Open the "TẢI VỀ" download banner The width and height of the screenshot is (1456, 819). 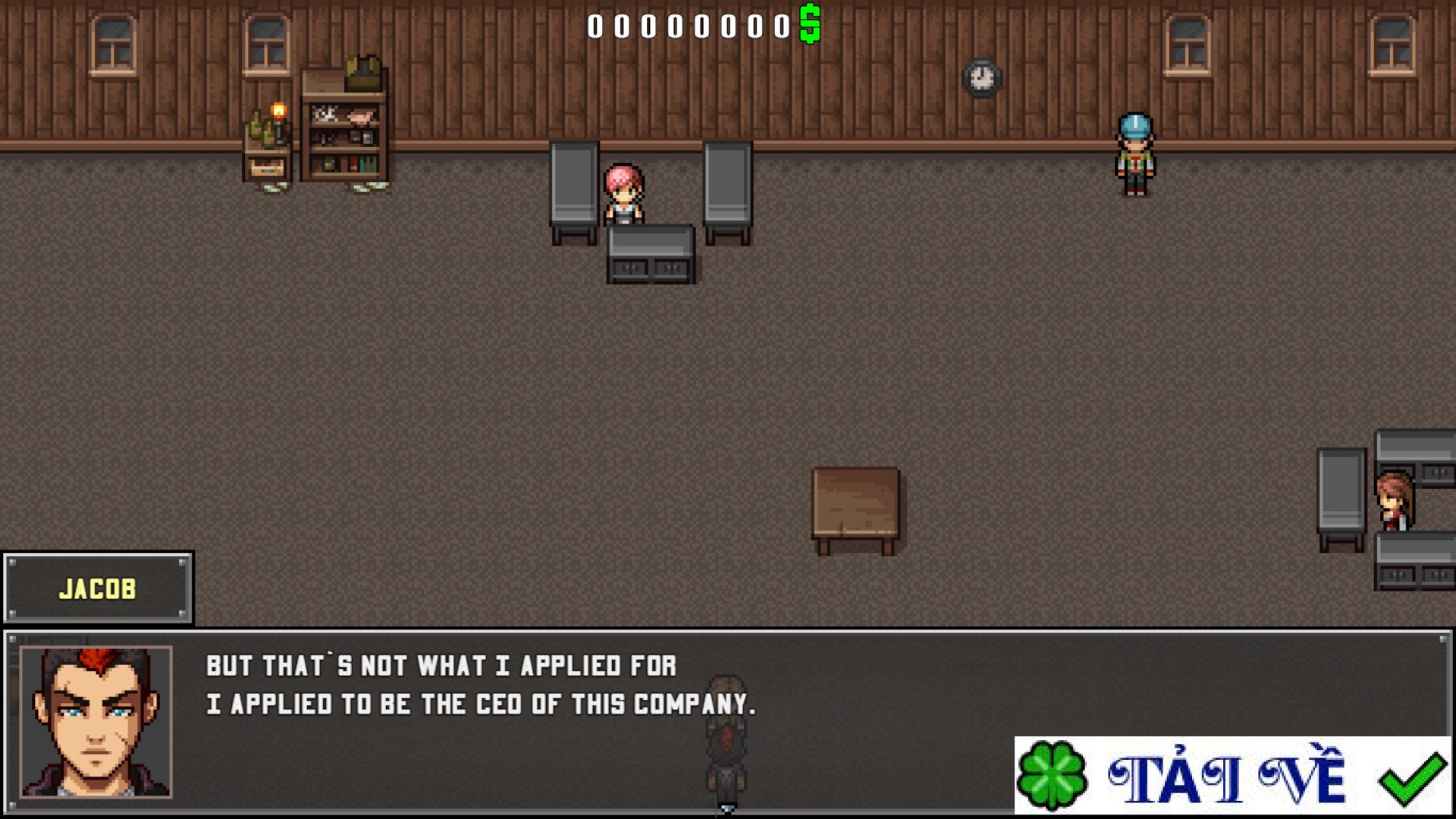[x=1232, y=776]
